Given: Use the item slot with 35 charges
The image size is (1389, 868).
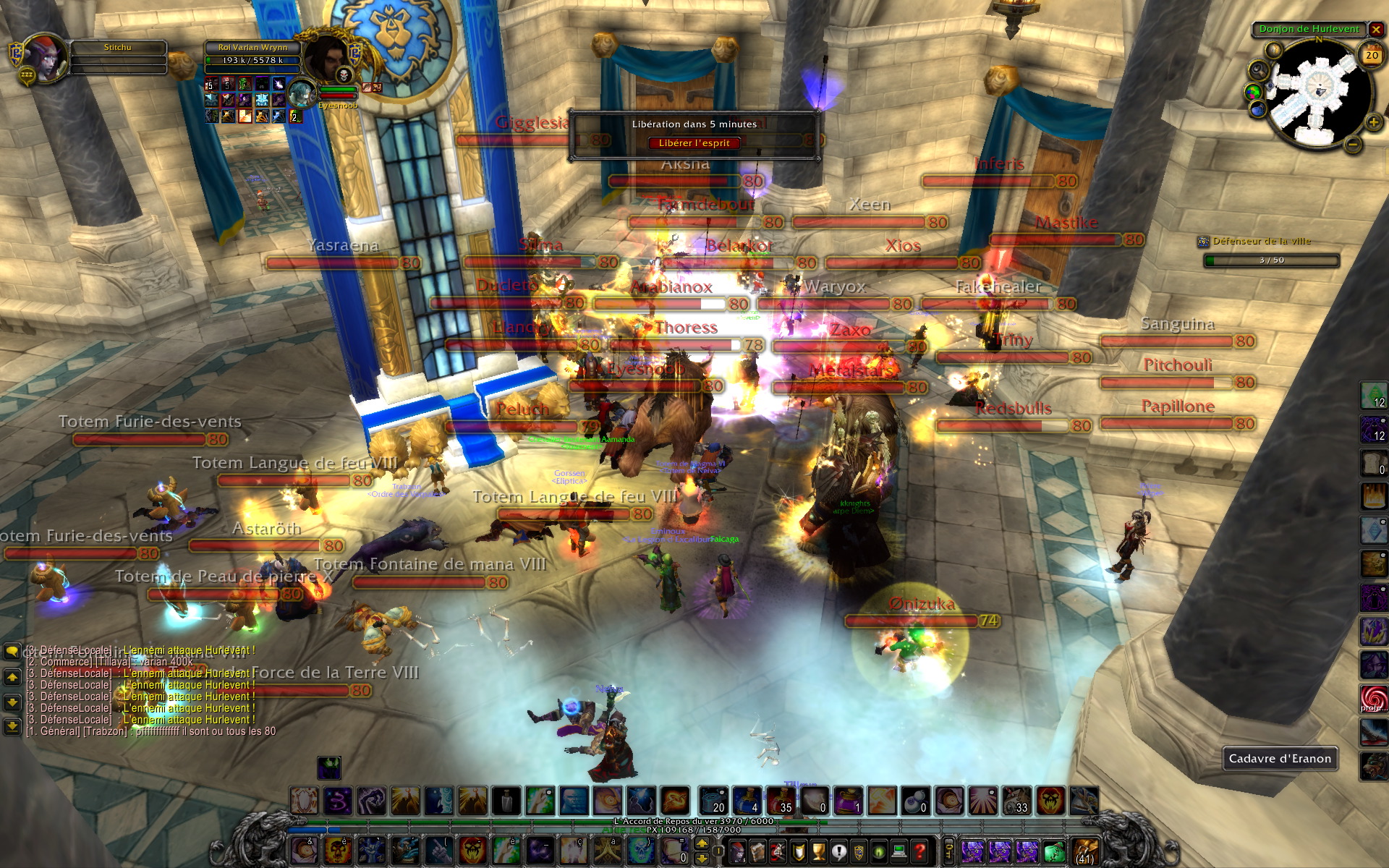Looking at the screenshot, I should pyautogui.click(x=780, y=801).
